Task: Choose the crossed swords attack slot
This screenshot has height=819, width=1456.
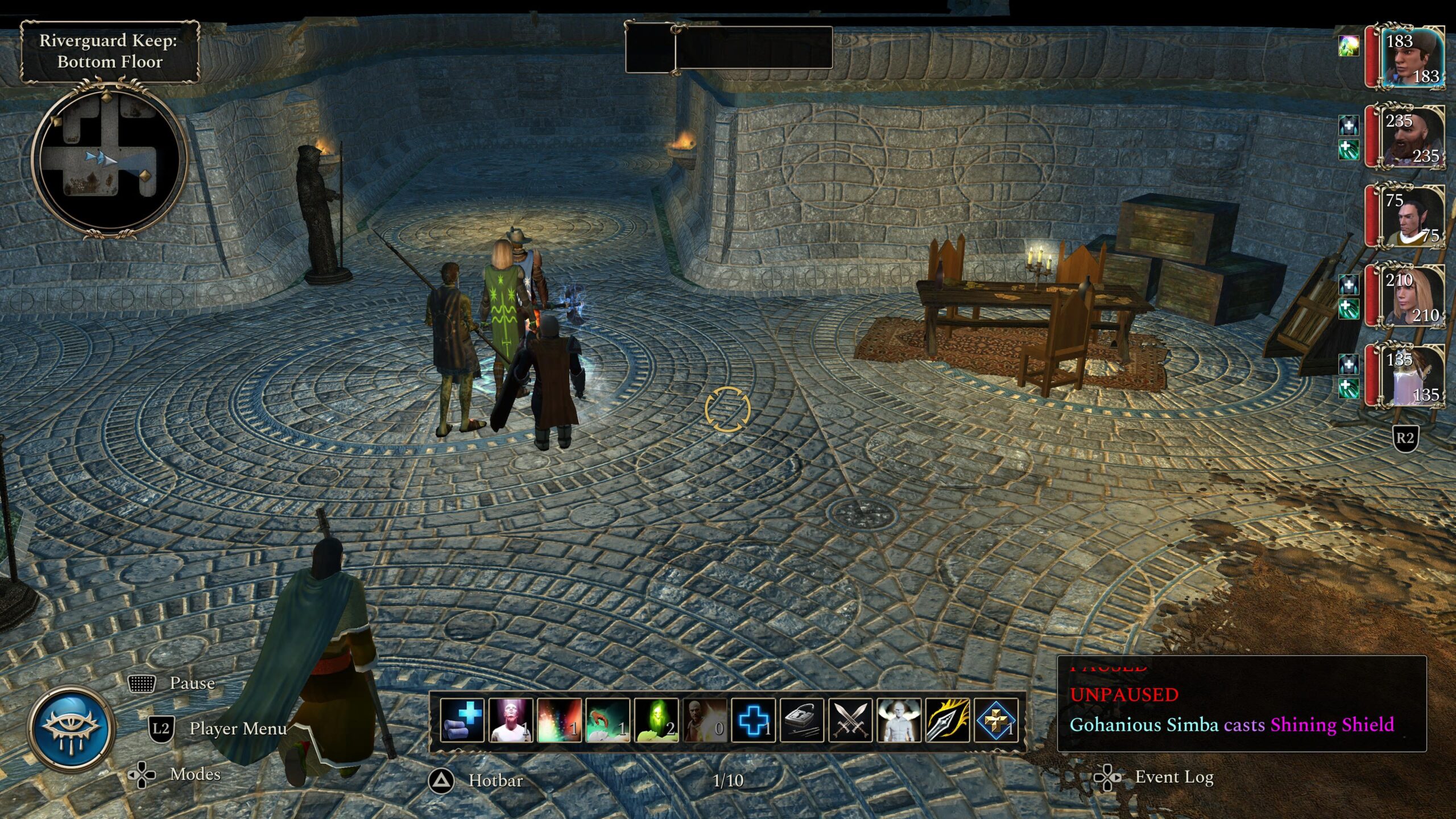Action: [850, 721]
